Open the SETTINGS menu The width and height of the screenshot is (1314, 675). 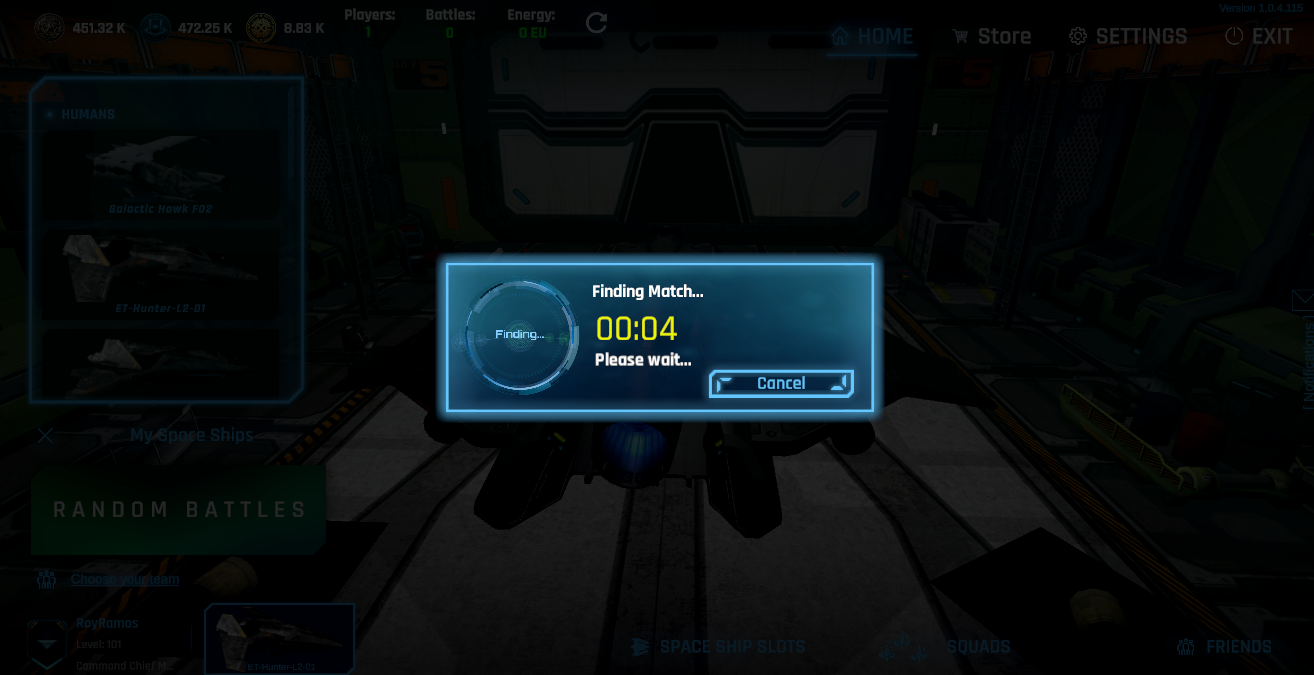[1128, 37]
